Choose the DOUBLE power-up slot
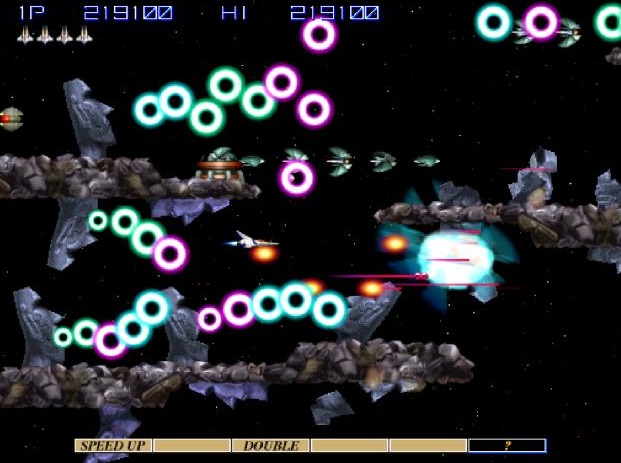 point(270,445)
